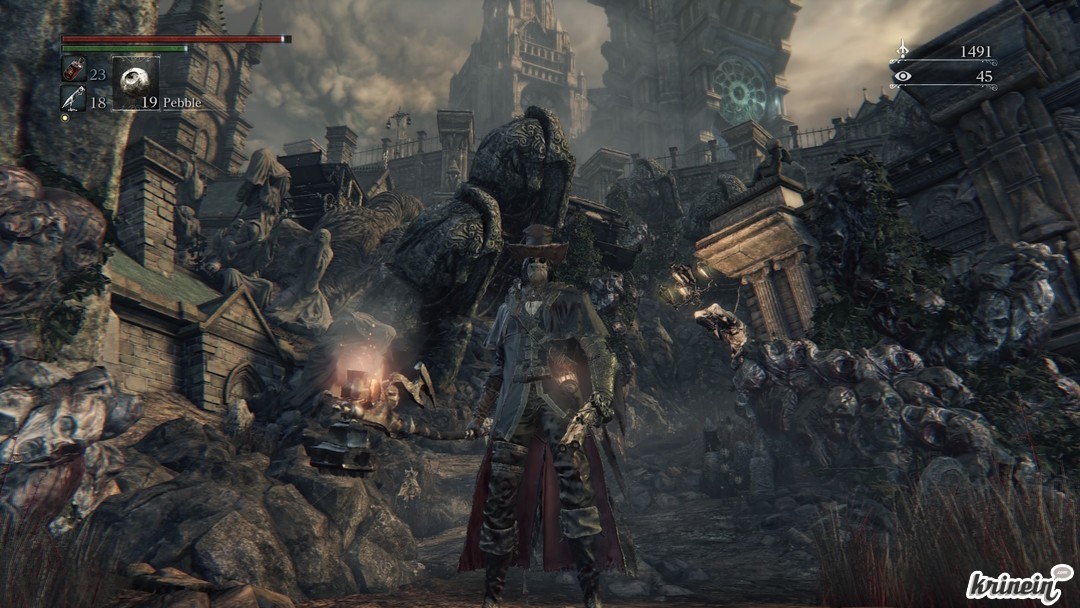The height and width of the screenshot is (608, 1080).
Task: Use the Blood Vial icon
Action: coord(73,70)
